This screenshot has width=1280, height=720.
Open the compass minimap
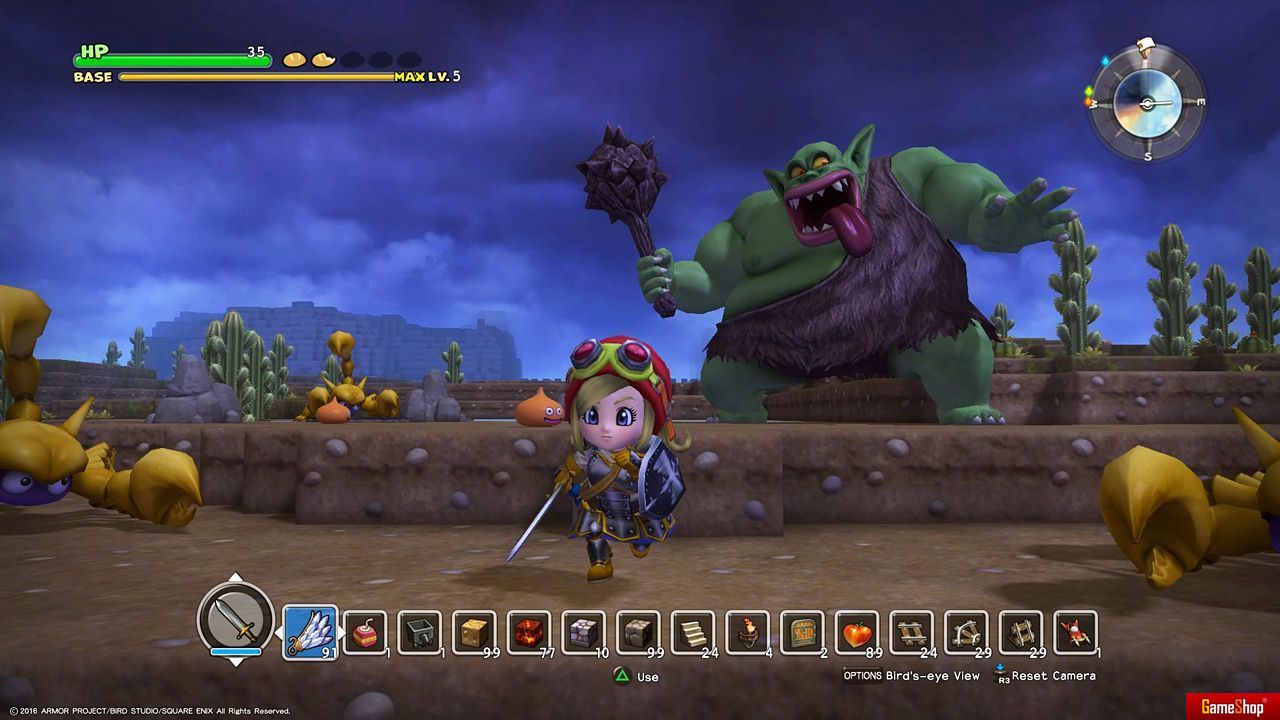1147,103
